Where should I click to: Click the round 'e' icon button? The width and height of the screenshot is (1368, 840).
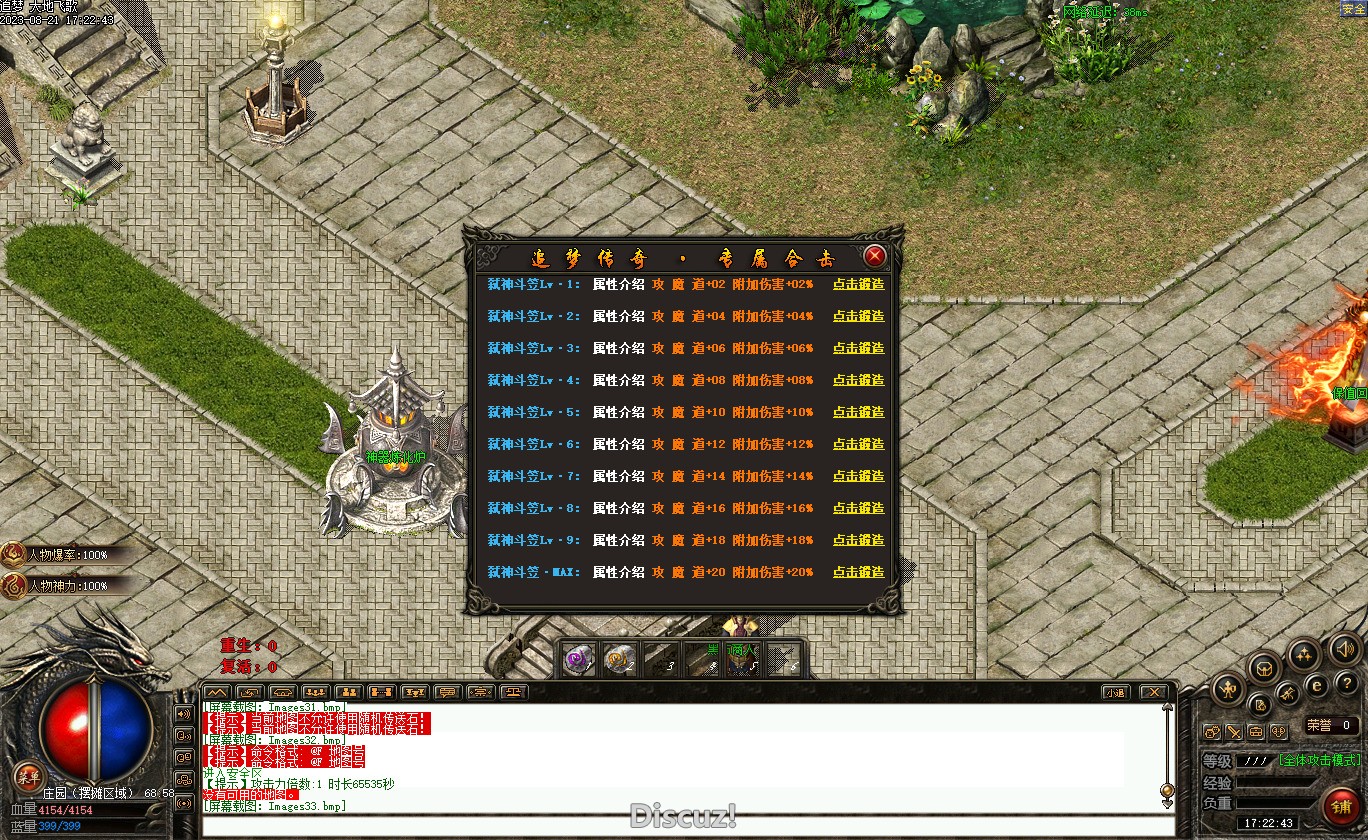[x=1317, y=685]
